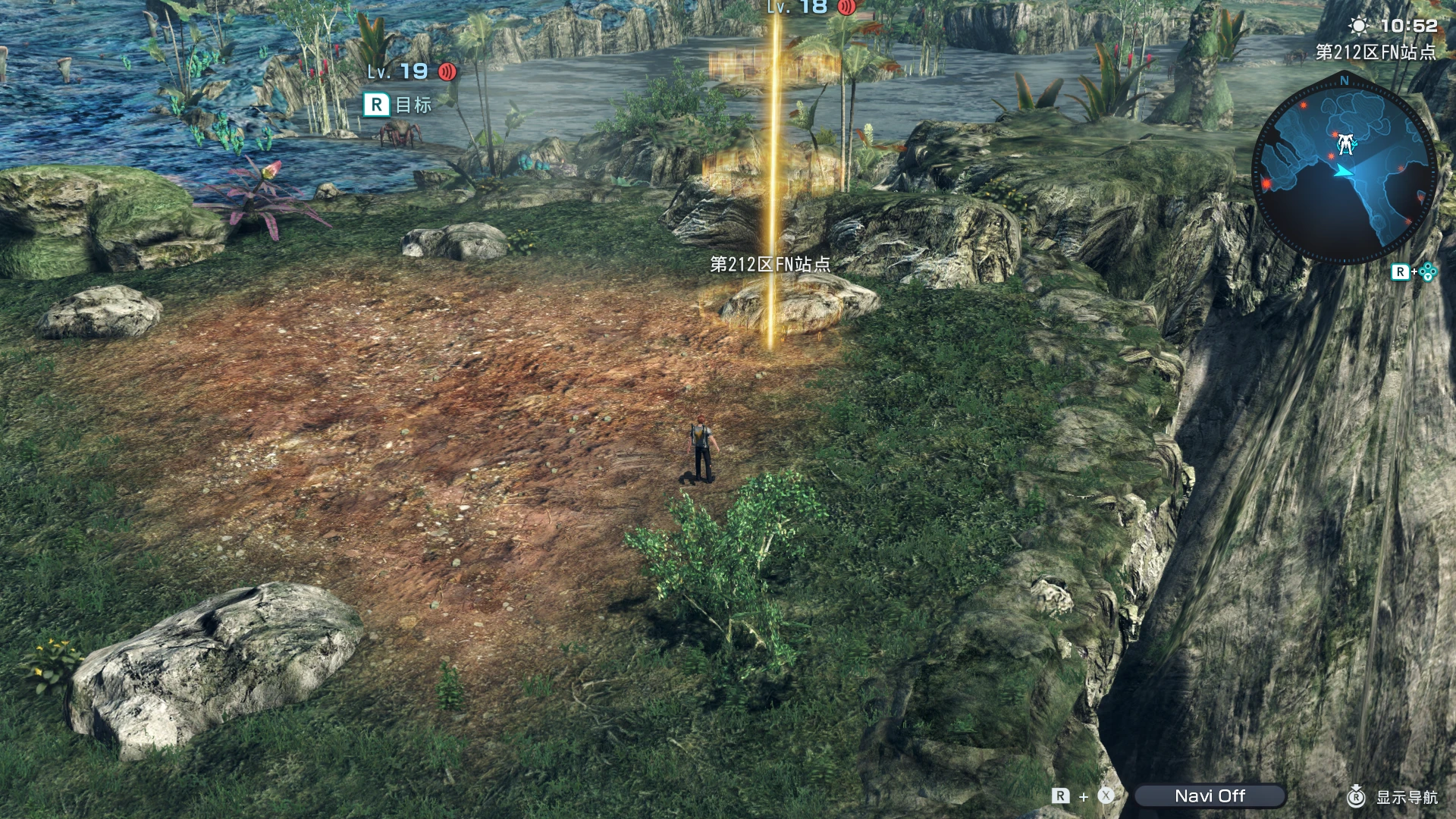Click the red aggro icon beside Lv. 19

click(447, 73)
